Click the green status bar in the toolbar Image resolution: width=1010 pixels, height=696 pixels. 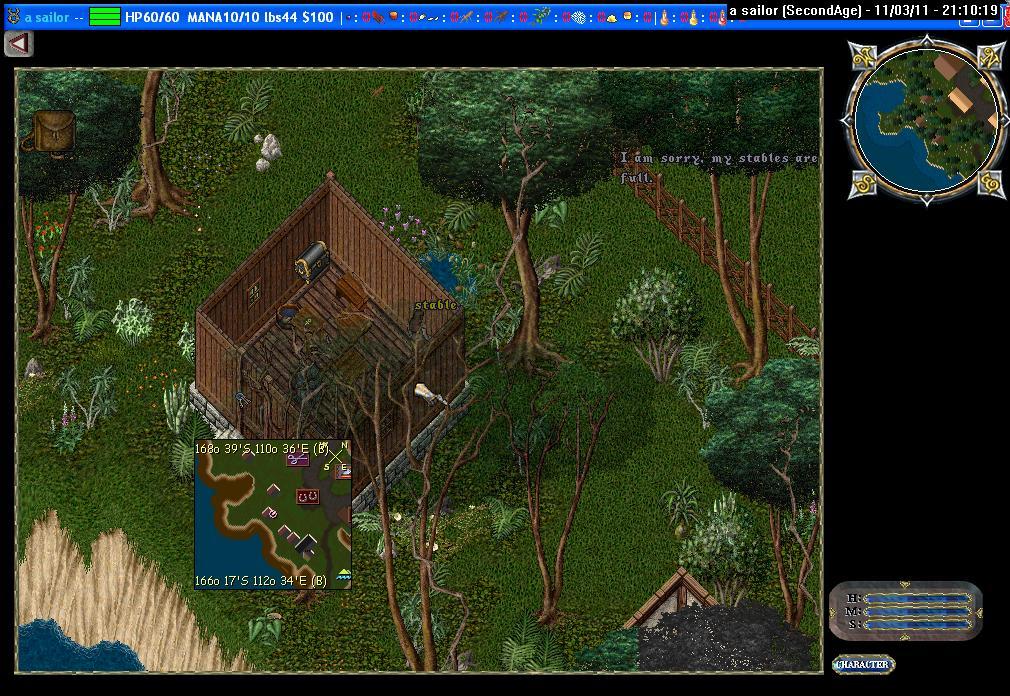tap(105, 17)
